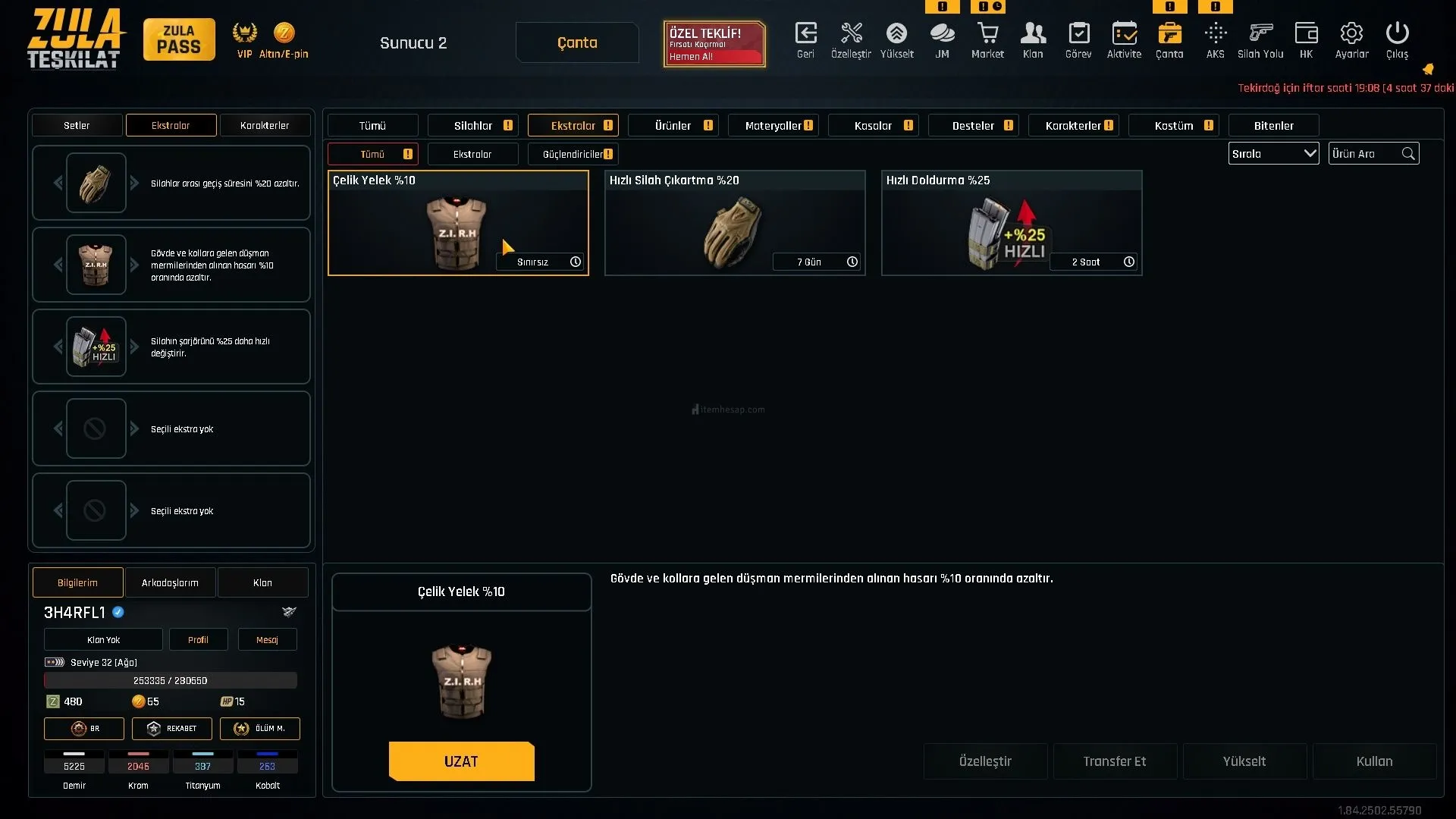Open the Kostüm category tab
The width and height of the screenshot is (1456, 819).
(1173, 126)
